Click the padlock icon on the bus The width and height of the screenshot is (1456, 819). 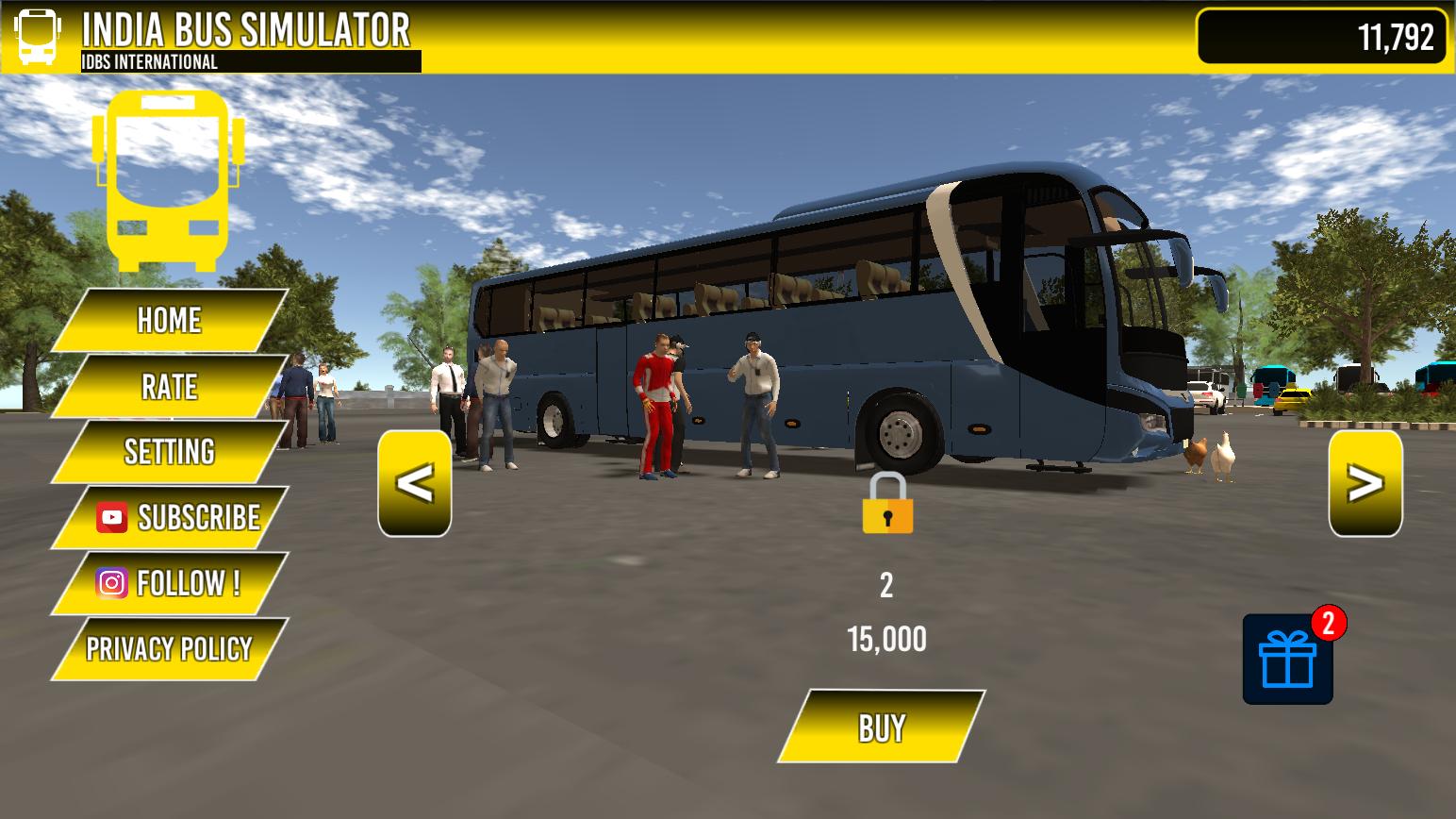[887, 505]
